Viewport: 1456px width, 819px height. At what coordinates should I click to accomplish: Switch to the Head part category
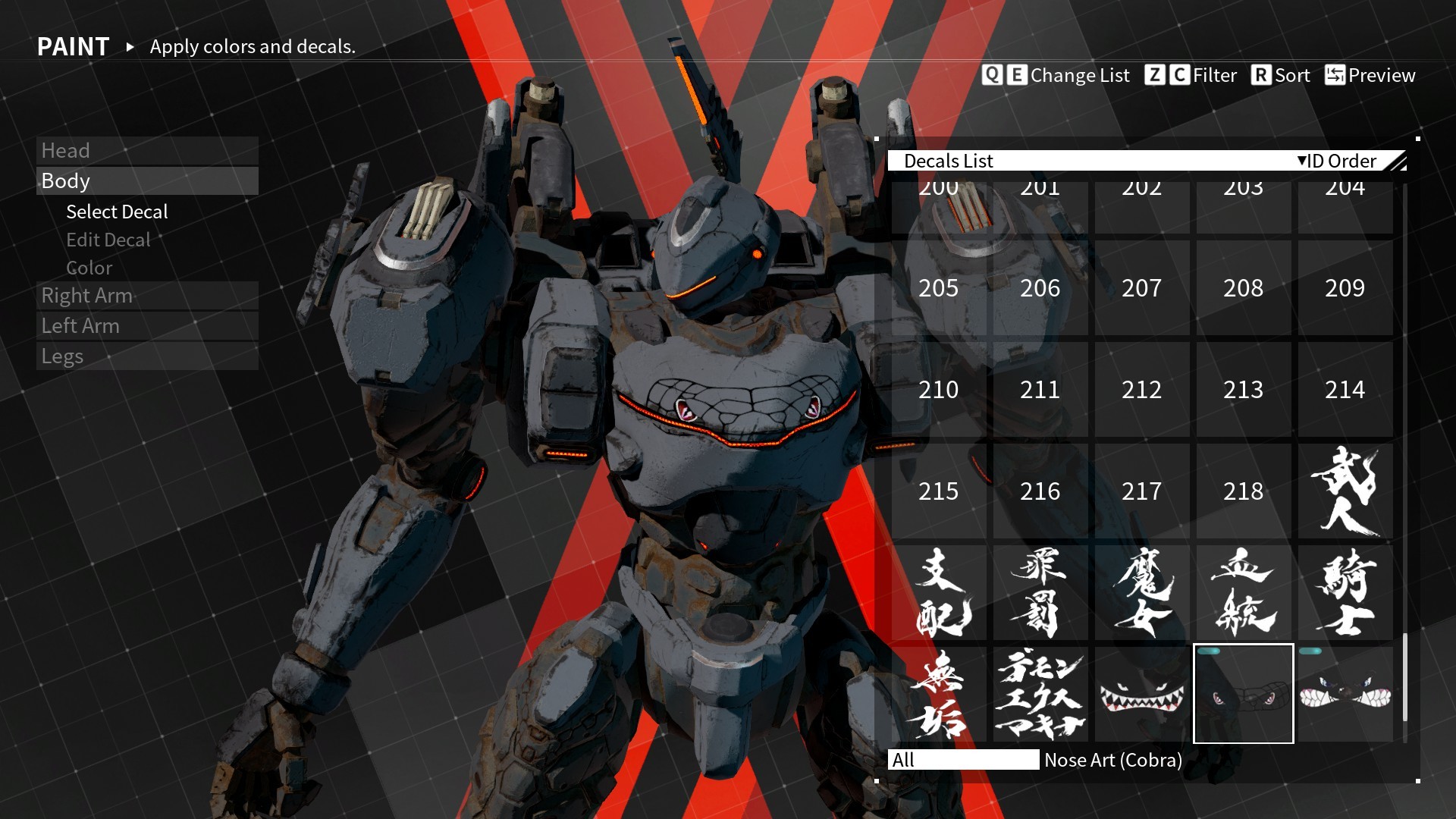click(65, 150)
